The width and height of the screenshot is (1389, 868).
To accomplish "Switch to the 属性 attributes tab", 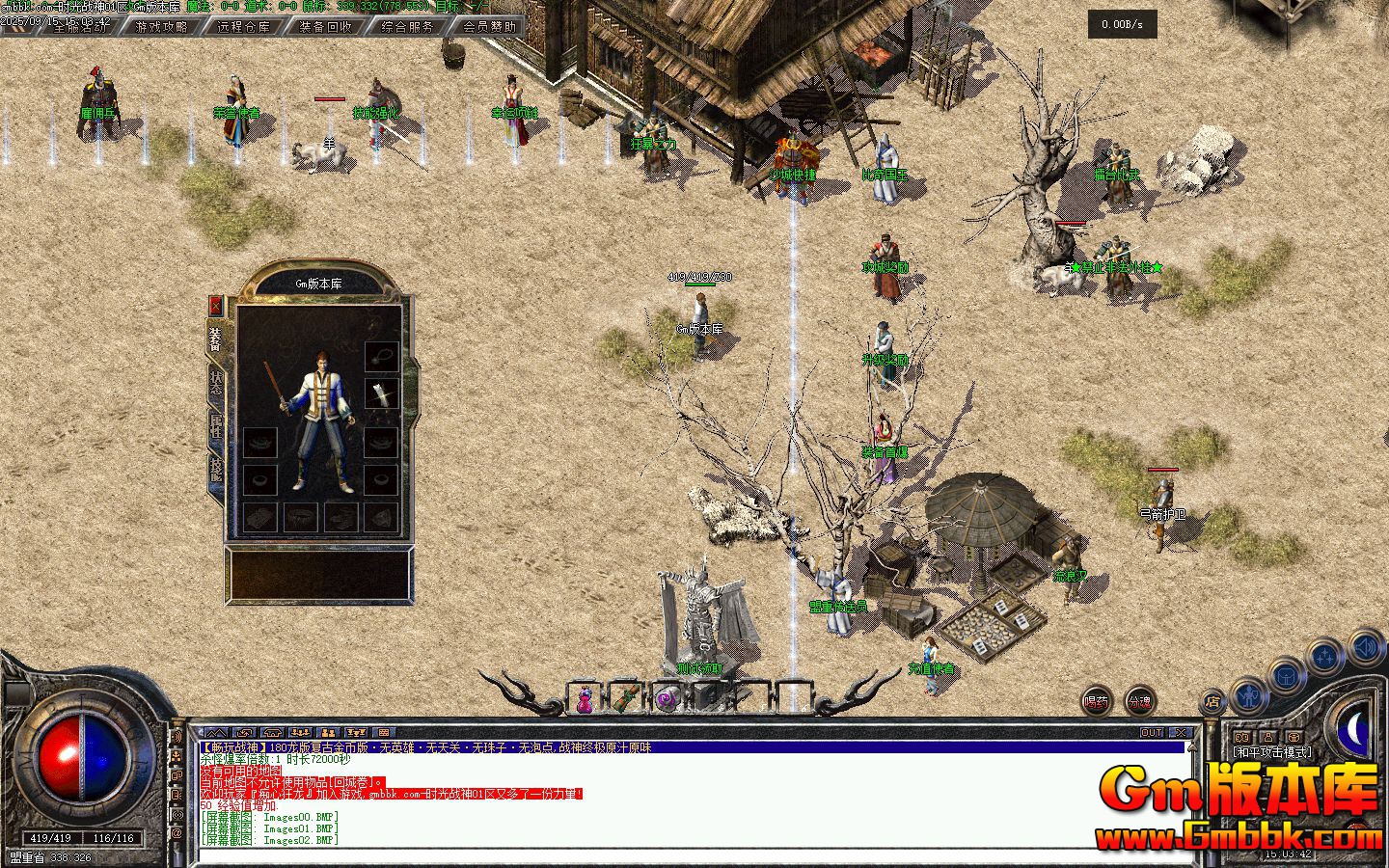I will click(216, 425).
